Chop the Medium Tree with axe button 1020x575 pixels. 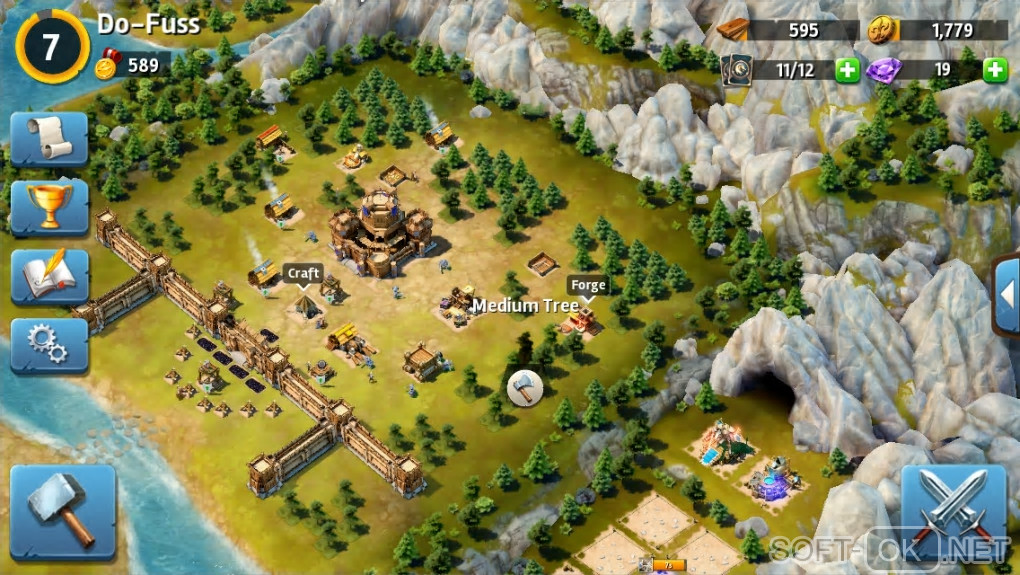point(524,387)
